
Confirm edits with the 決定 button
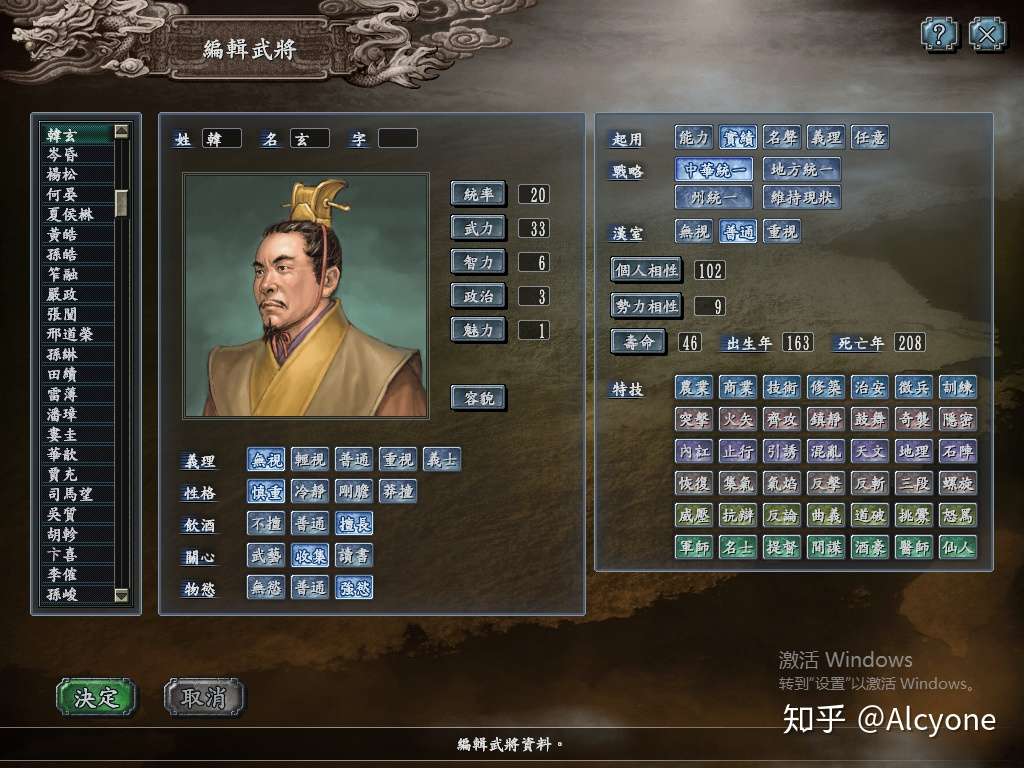96,697
